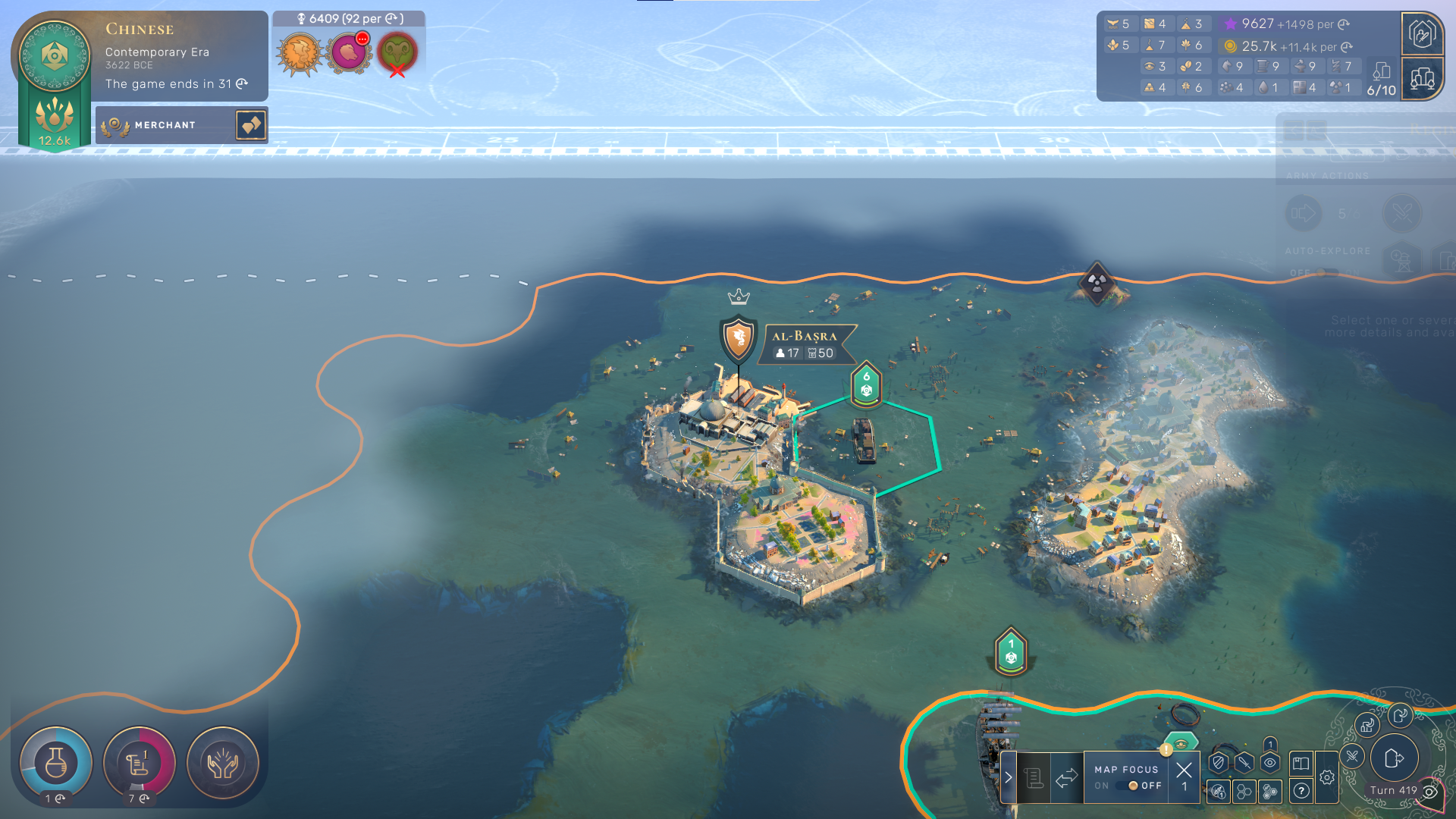1456x819 pixels.
Task: Open the game settings gear
Action: tap(1326, 777)
